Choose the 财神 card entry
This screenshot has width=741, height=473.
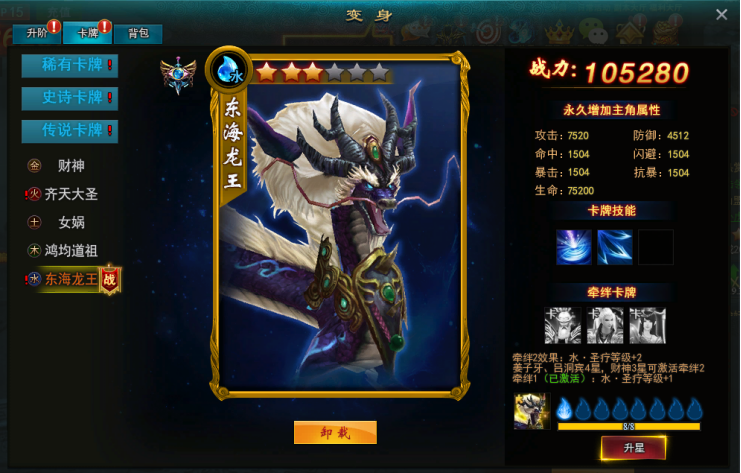click(x=72, y=165)
